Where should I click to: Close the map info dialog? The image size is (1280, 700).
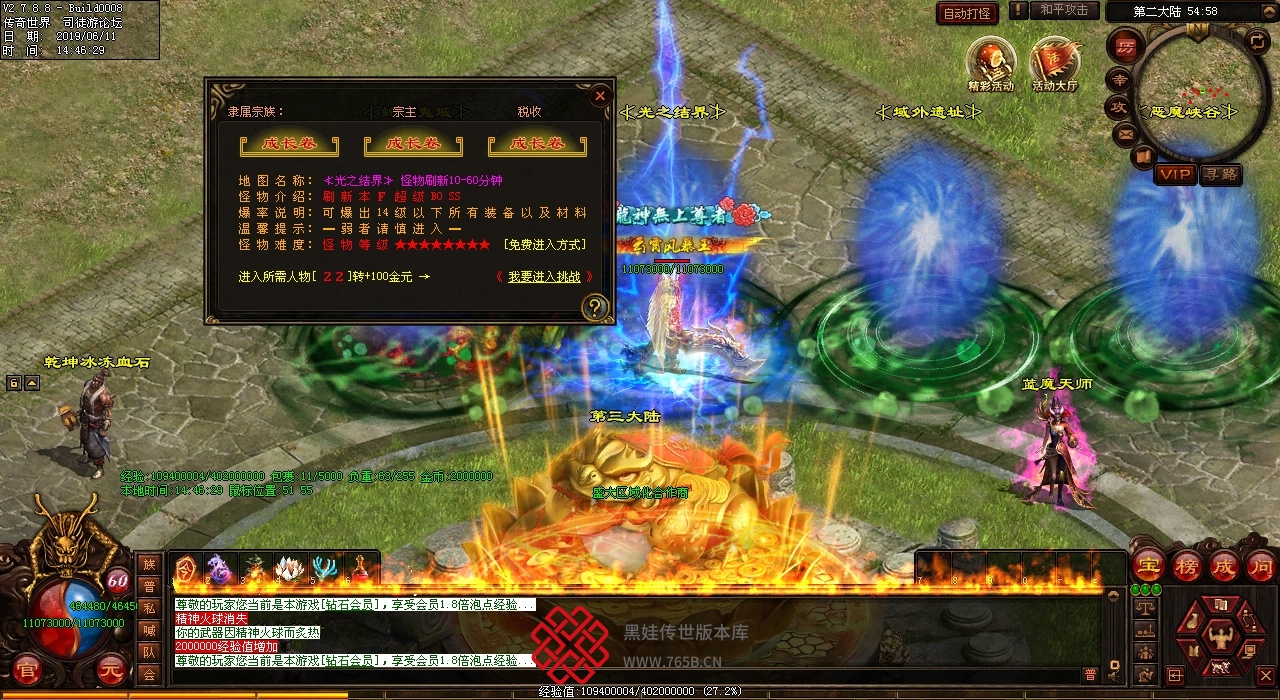pyautogui.click(x=600, y=96)
